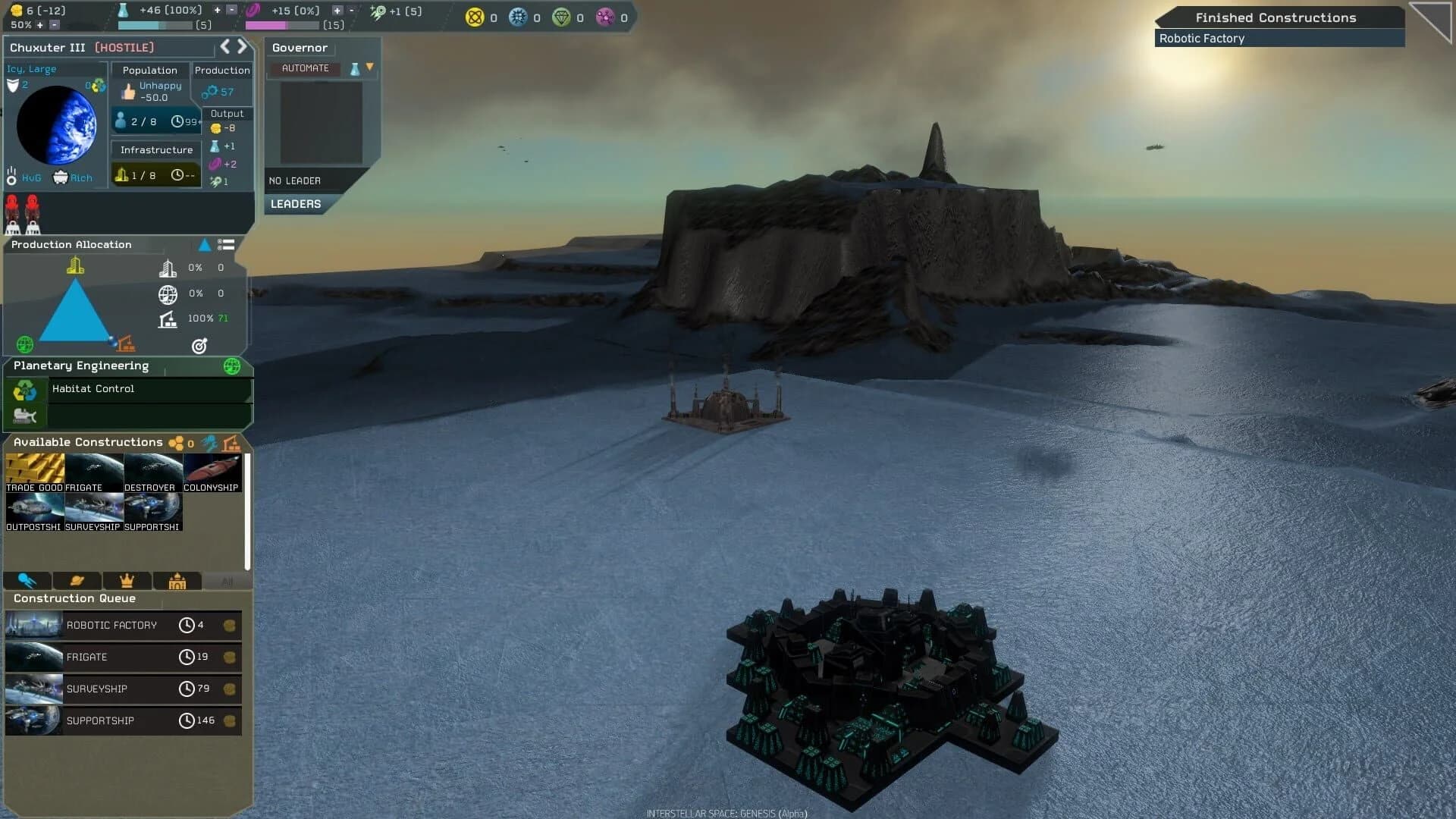Click the COLONYSHIP thumbnail in Available Constructions
Viewport: 1456px width, 819px height.
click(212, 469)
